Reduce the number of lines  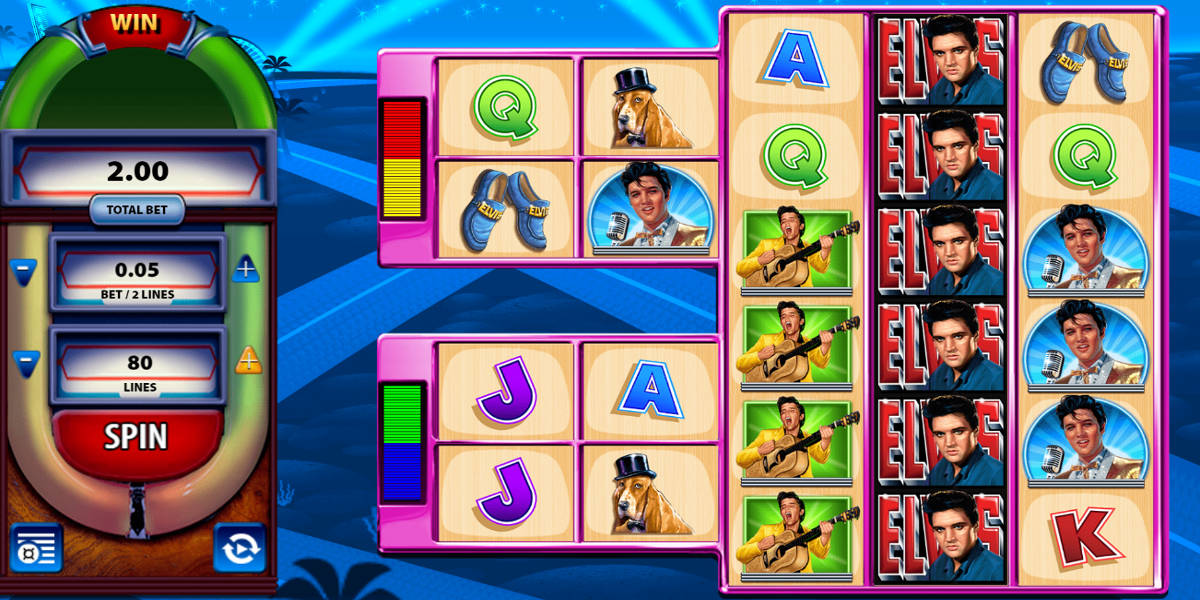click(25, 361)
